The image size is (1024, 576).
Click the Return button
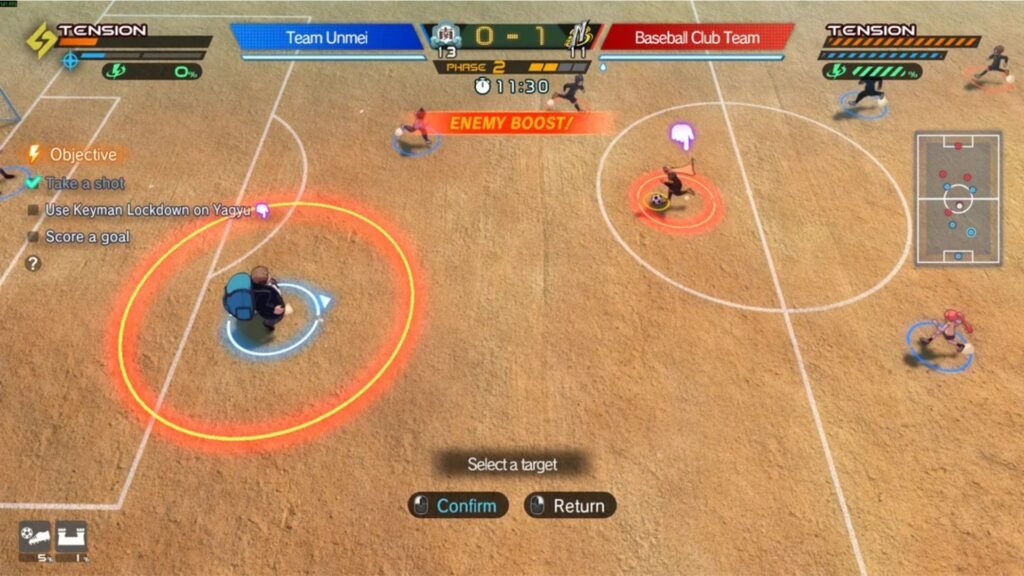click(x=569, y=505)
